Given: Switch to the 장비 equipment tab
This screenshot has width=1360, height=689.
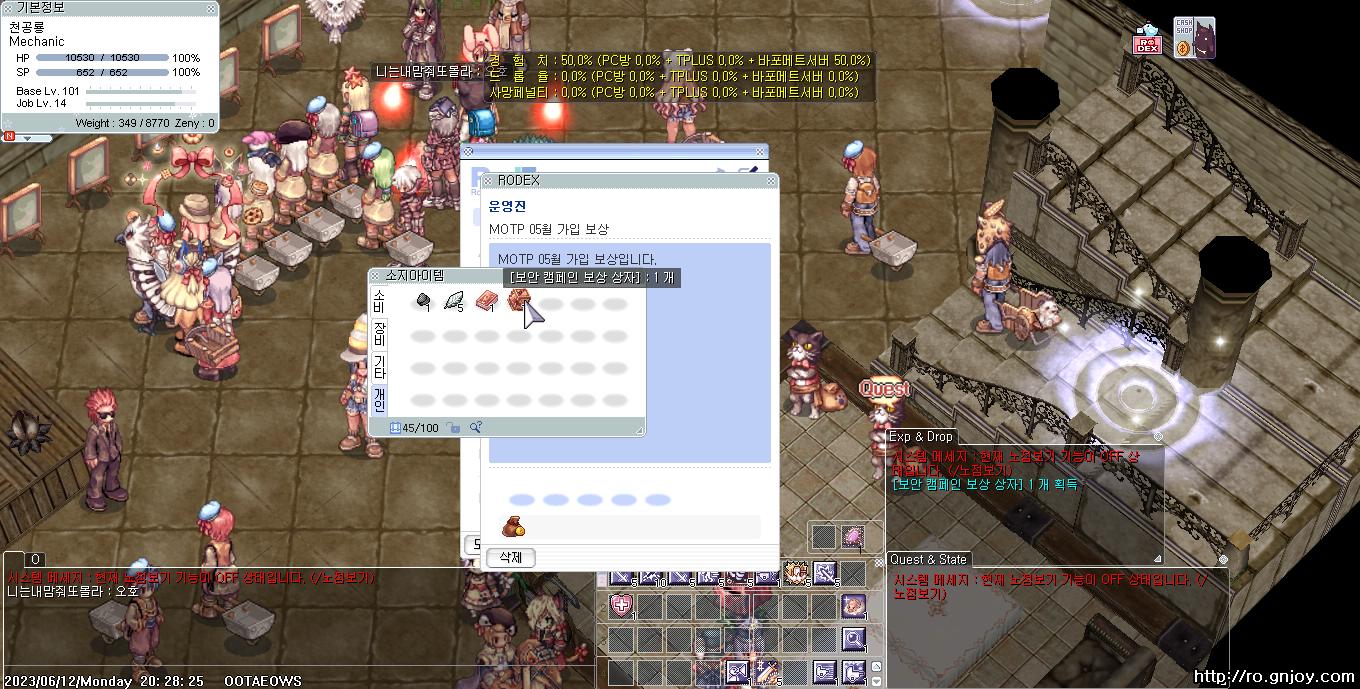Looking at the screenshot, I should 379,332.
